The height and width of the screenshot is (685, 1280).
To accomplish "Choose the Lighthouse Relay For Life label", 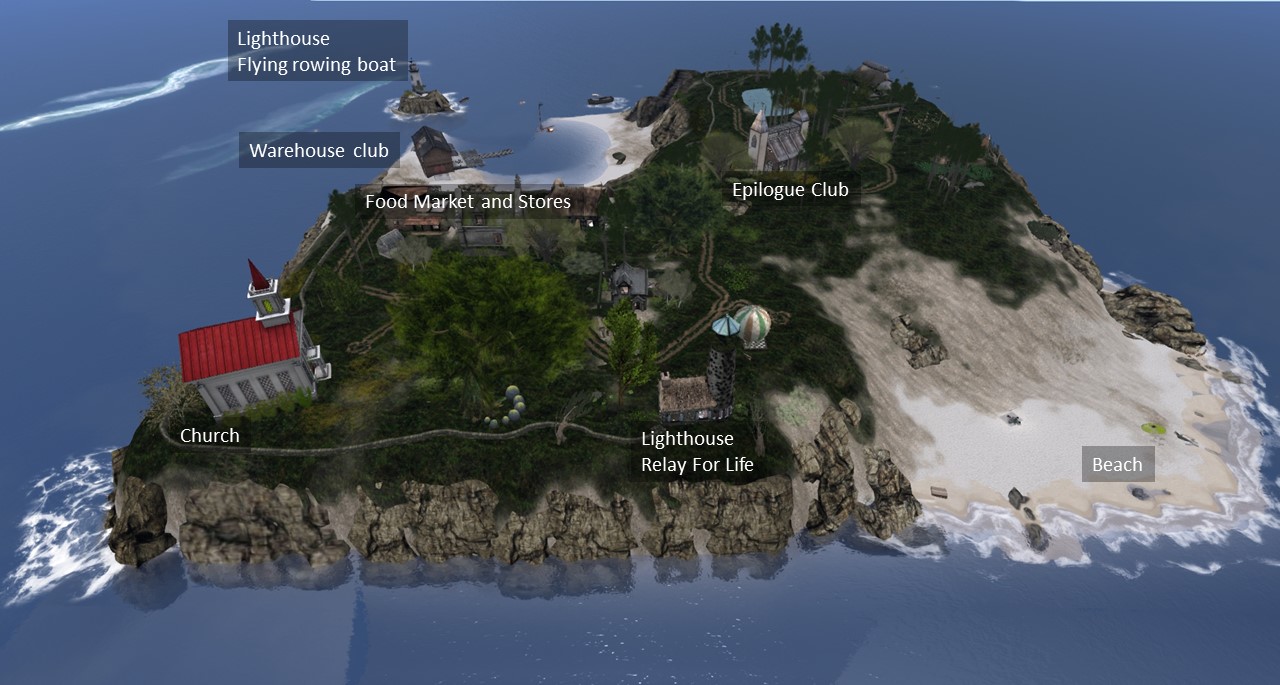I will (x=697, y=452).
